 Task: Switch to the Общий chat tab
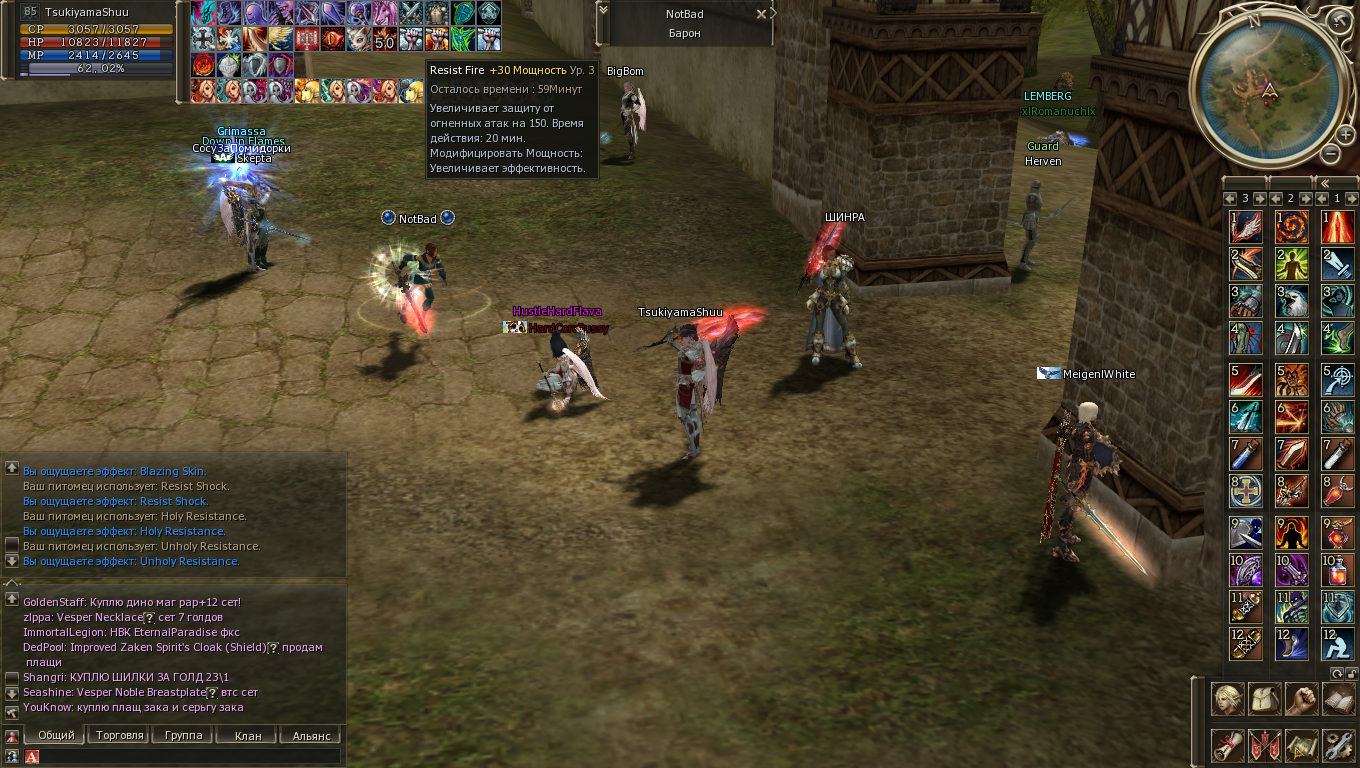(56, 735)
